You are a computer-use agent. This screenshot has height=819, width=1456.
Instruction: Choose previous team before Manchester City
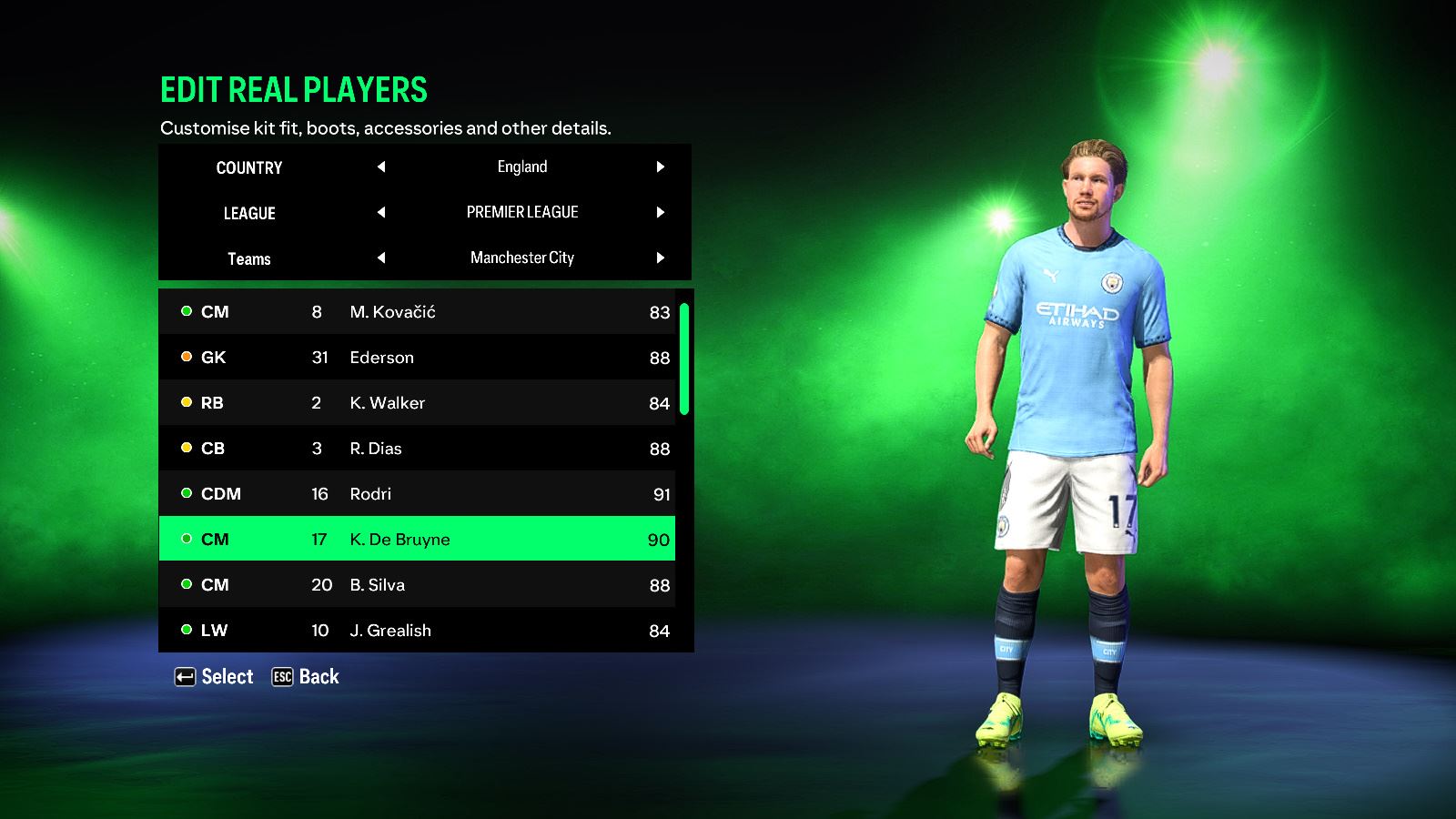click(381, 258)
